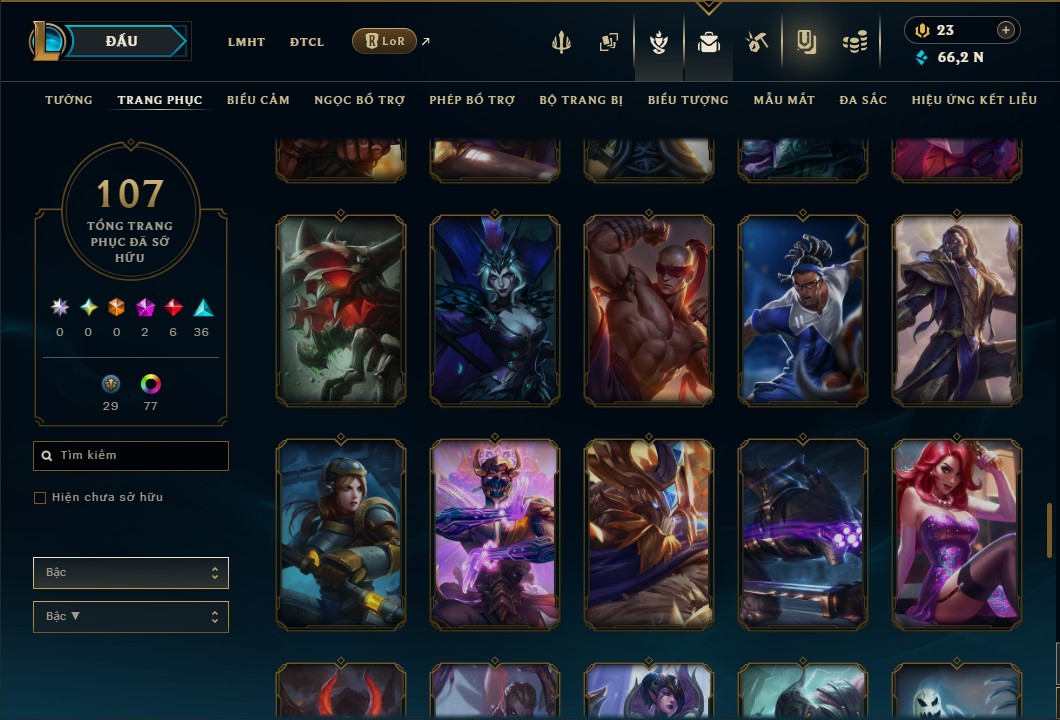Add currency with the plus button
The height and width of the screenshot is (720, 1060).
point(1006,30)
